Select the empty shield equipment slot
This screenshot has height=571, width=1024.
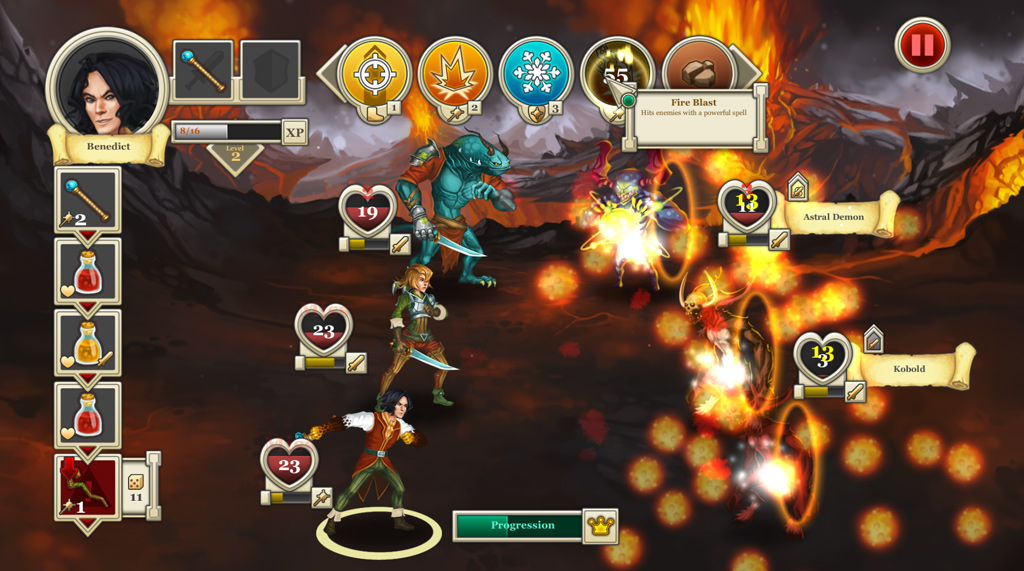(x=270, y=70)
